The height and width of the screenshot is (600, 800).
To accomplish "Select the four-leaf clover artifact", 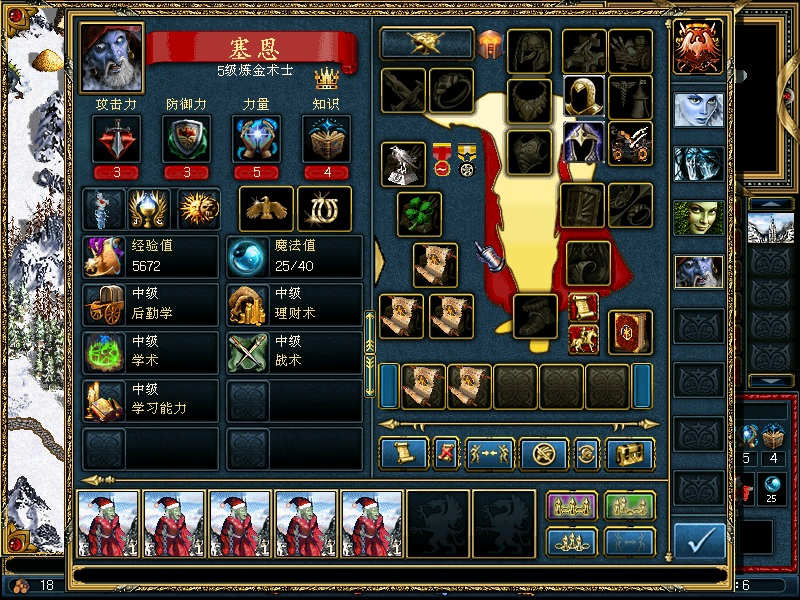I will coord(419,214).
